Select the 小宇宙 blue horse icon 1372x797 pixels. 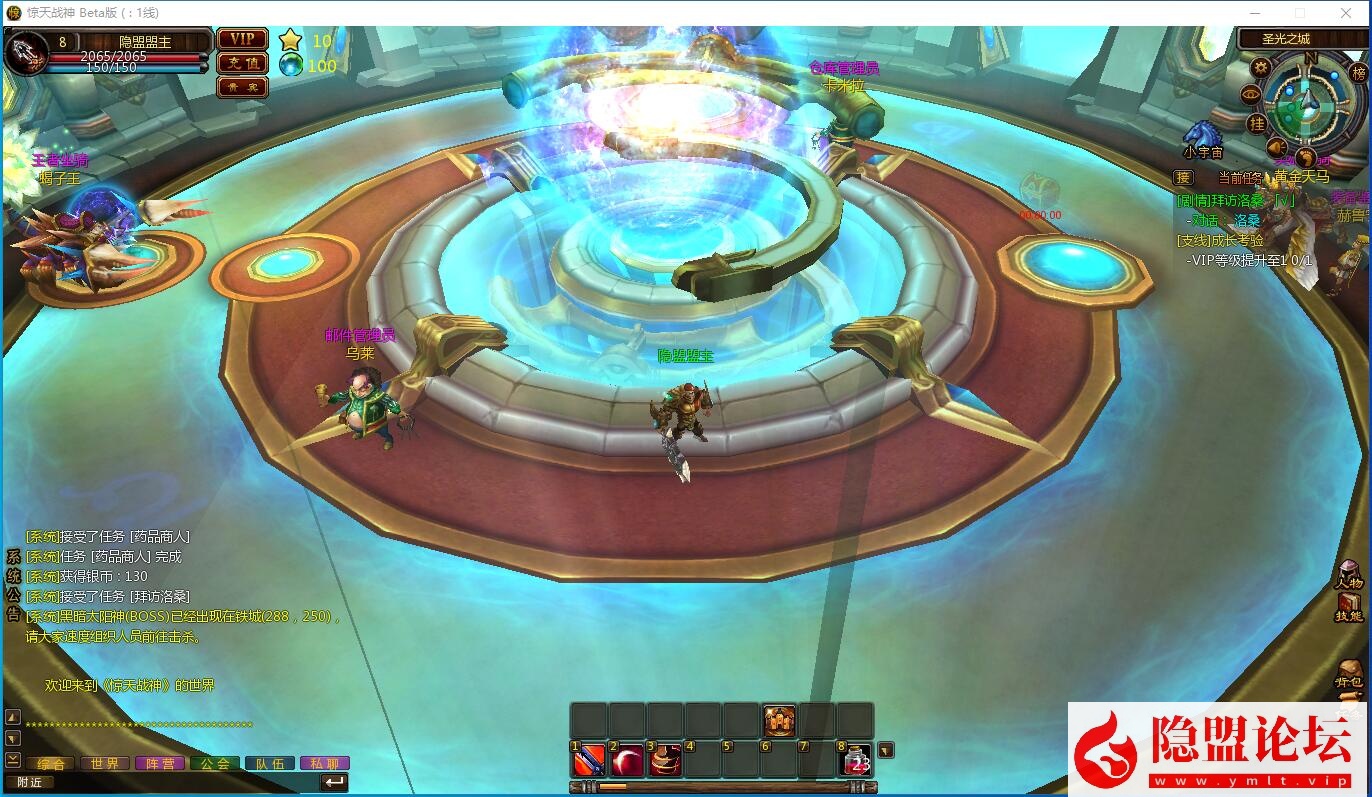tap(1201, 136)
